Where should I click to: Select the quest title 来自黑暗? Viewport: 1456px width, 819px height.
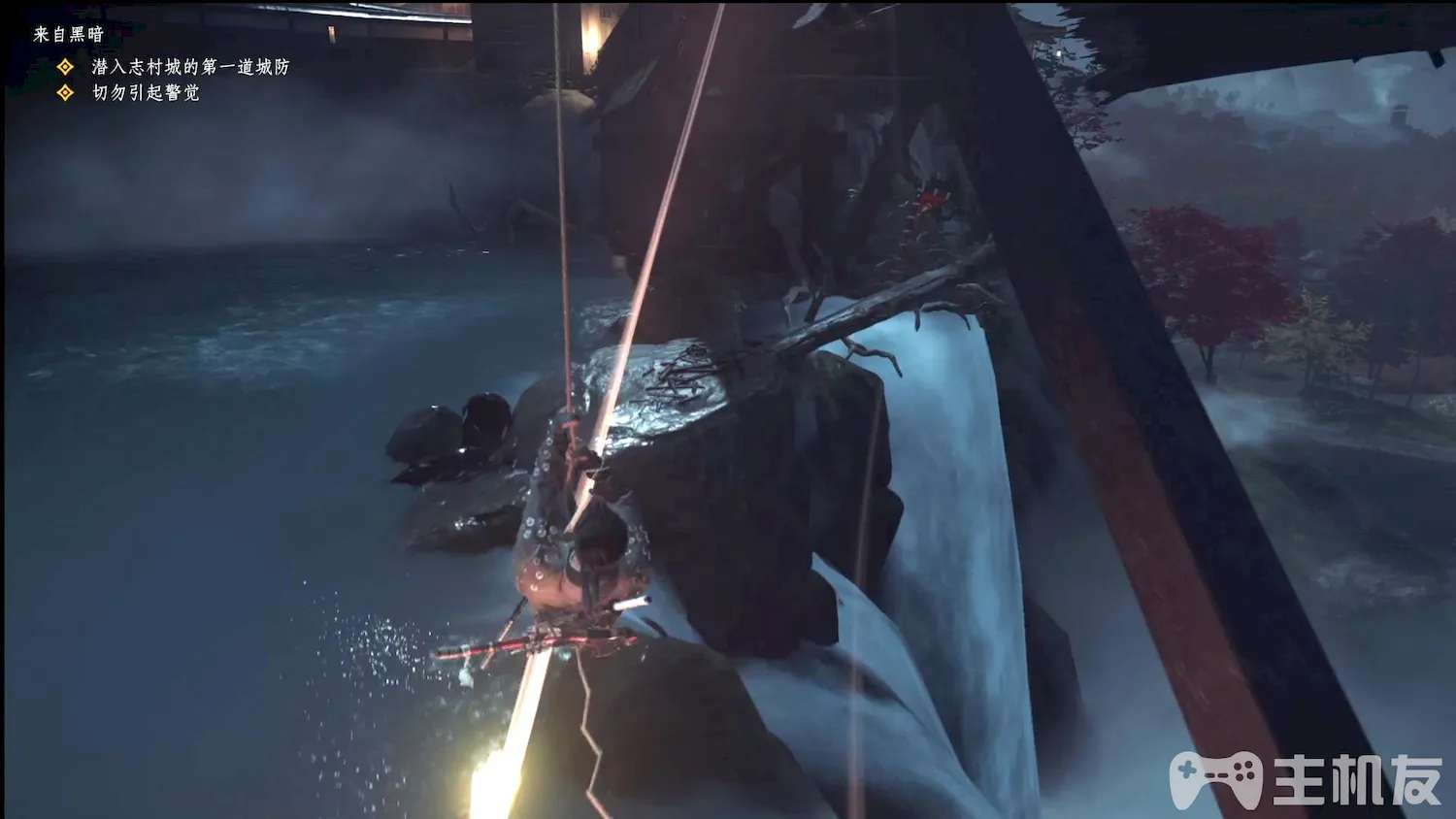point(68,34)
